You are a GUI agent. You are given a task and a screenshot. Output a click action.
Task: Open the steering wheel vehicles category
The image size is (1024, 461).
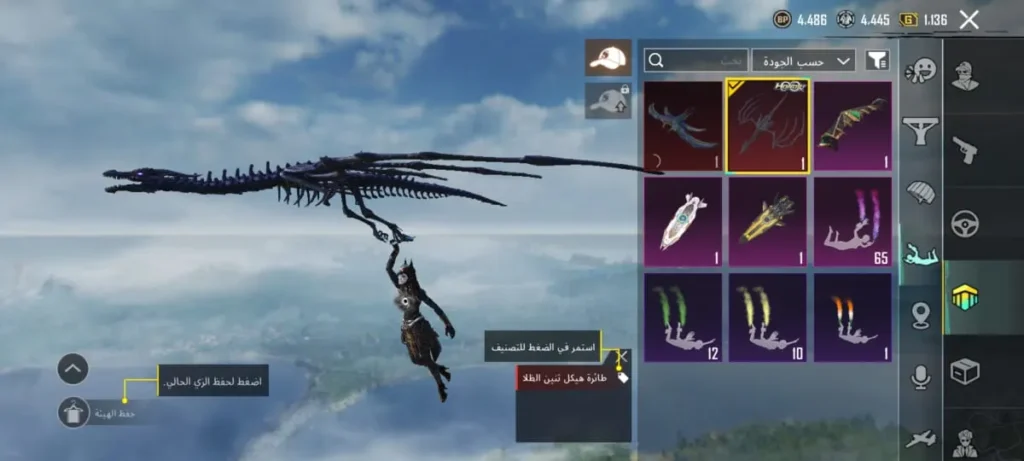coord(965,224)
